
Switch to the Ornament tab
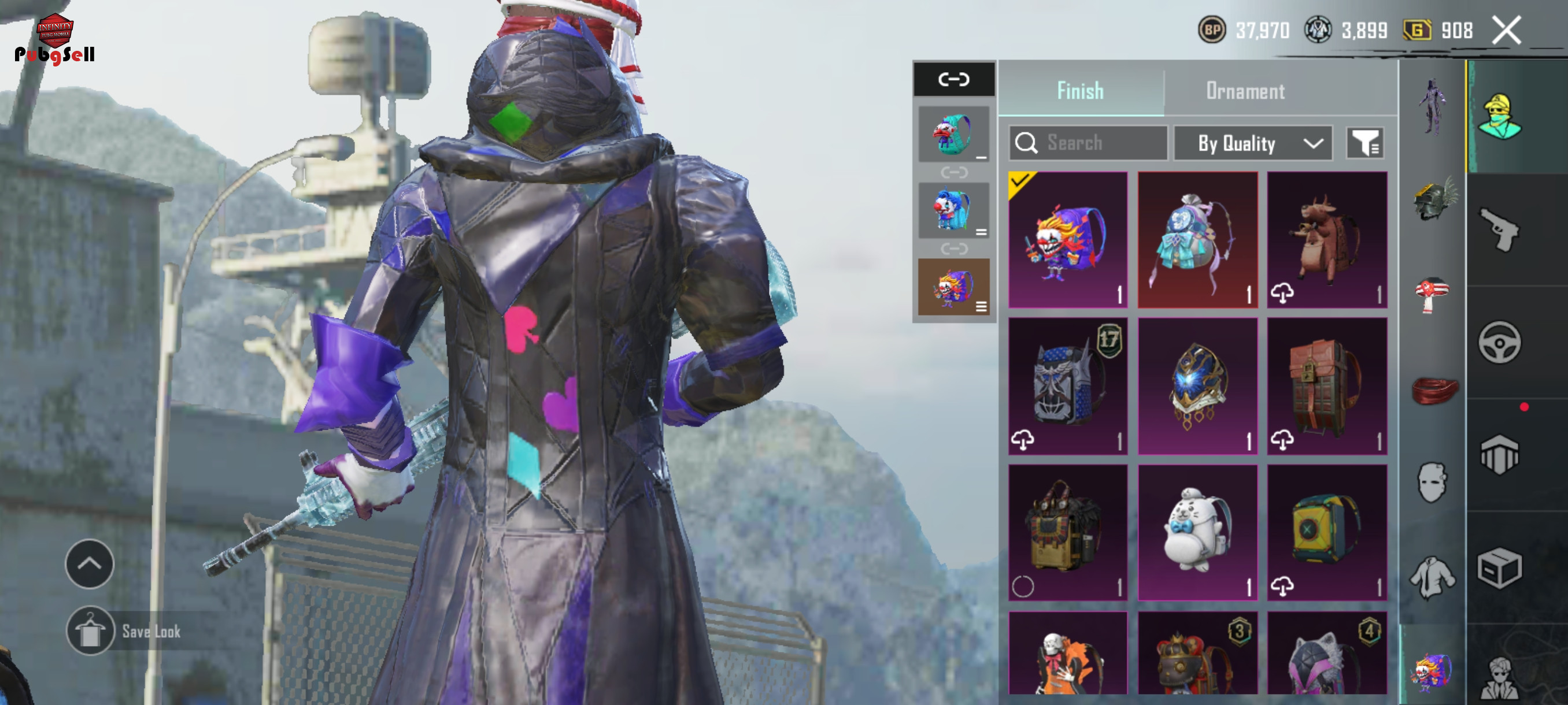pyautogui.click(x=1245, y=91)
